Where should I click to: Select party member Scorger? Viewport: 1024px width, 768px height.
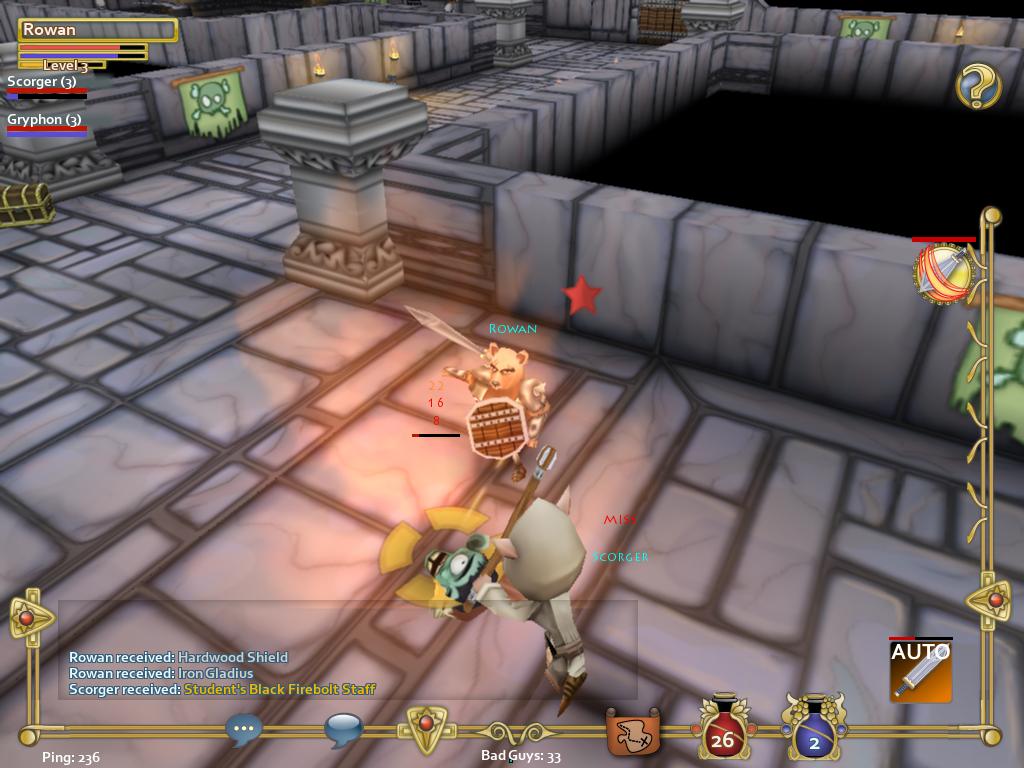click(x=42, y=82)
